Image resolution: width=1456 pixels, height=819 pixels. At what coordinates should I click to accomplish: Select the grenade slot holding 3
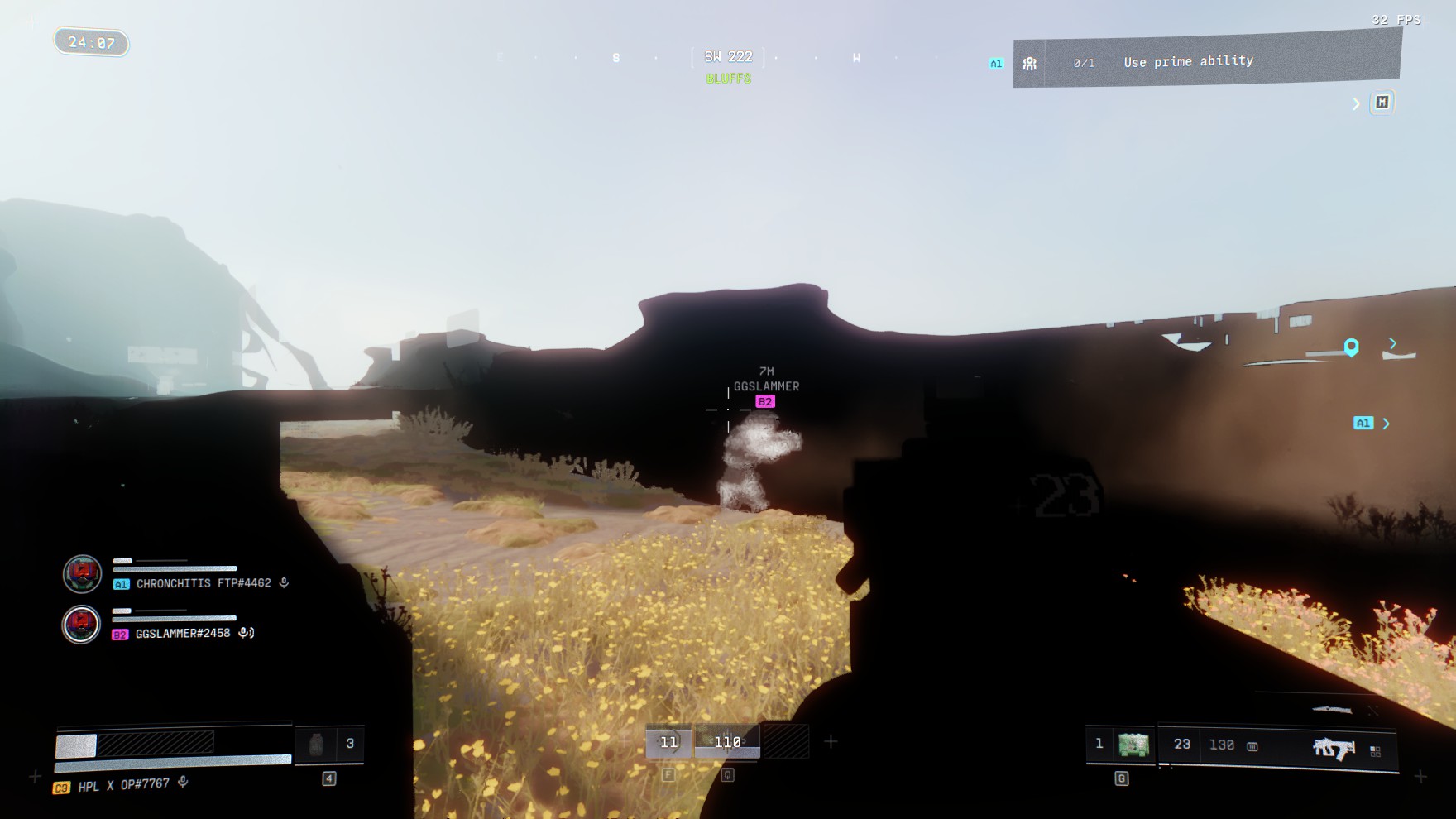point(329,744)
